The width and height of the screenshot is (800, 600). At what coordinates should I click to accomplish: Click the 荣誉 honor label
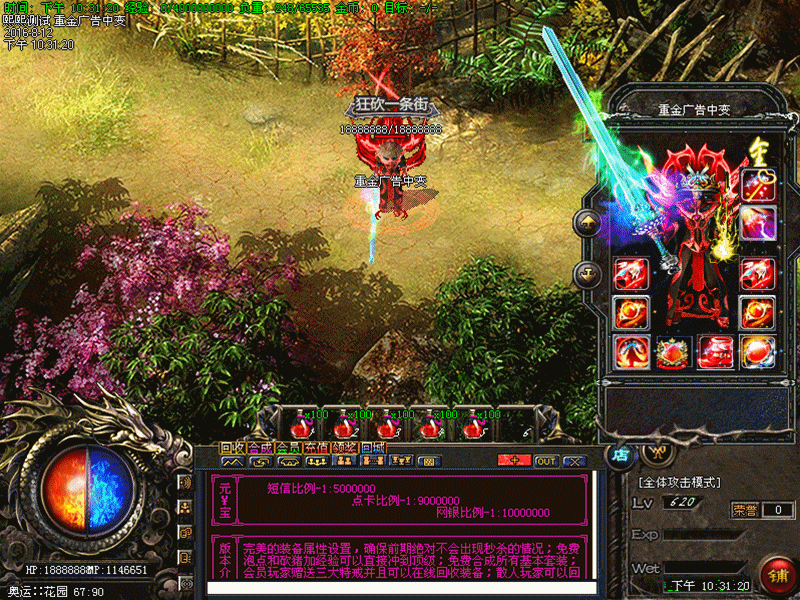(x=744, y=509)
